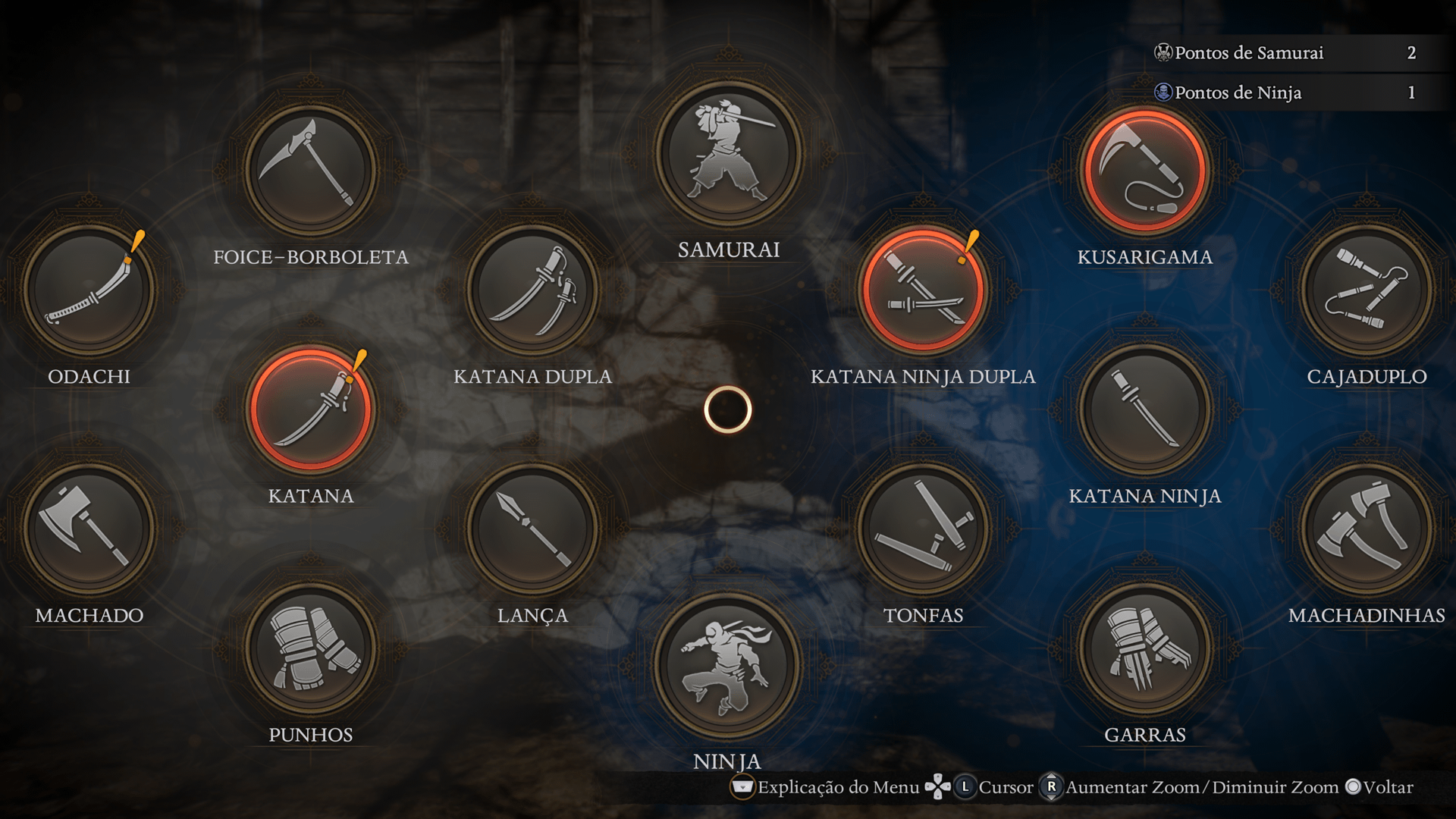Select the Lança spear icon

click(532, 529)
